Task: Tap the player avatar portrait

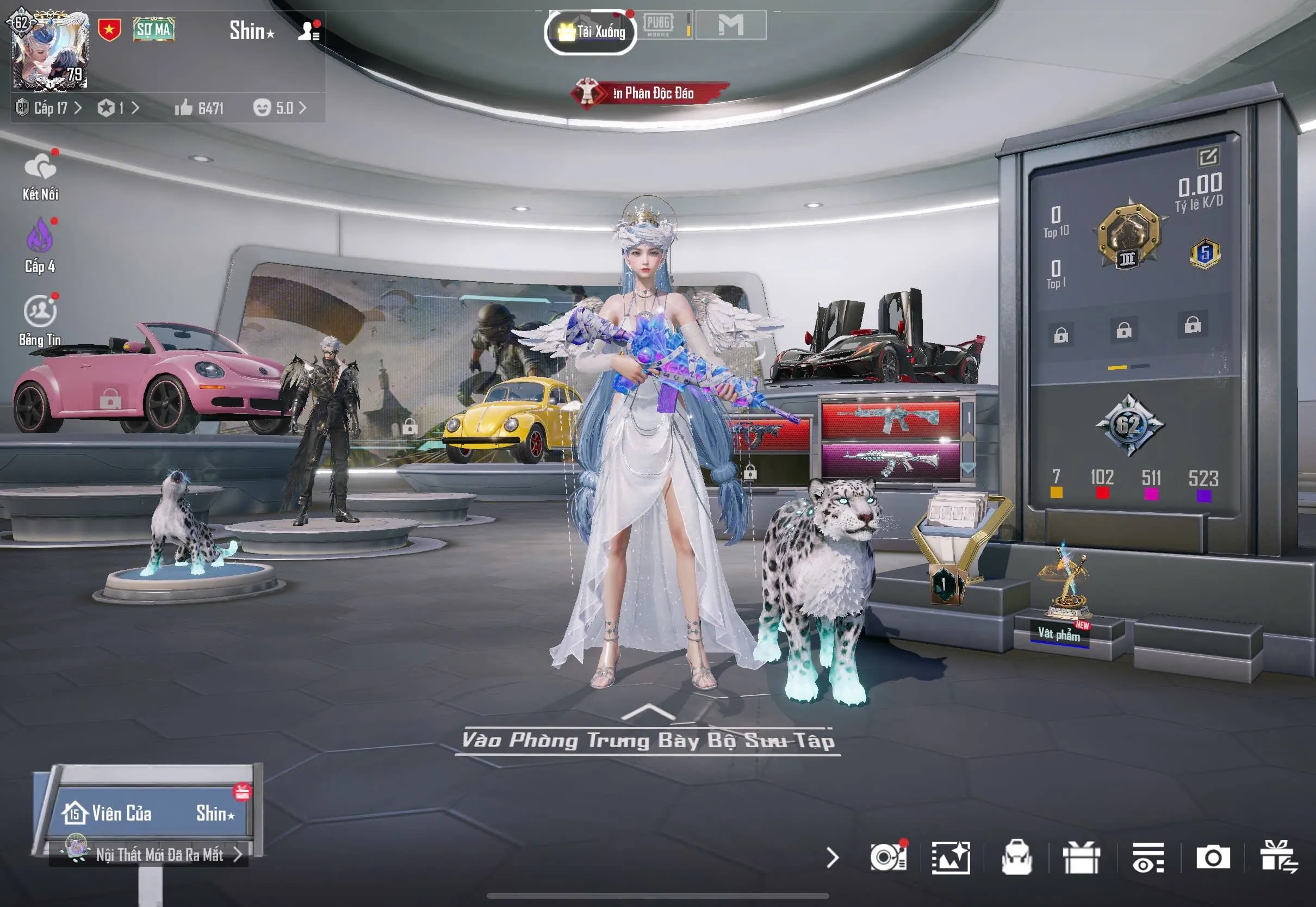Action: 51,51
